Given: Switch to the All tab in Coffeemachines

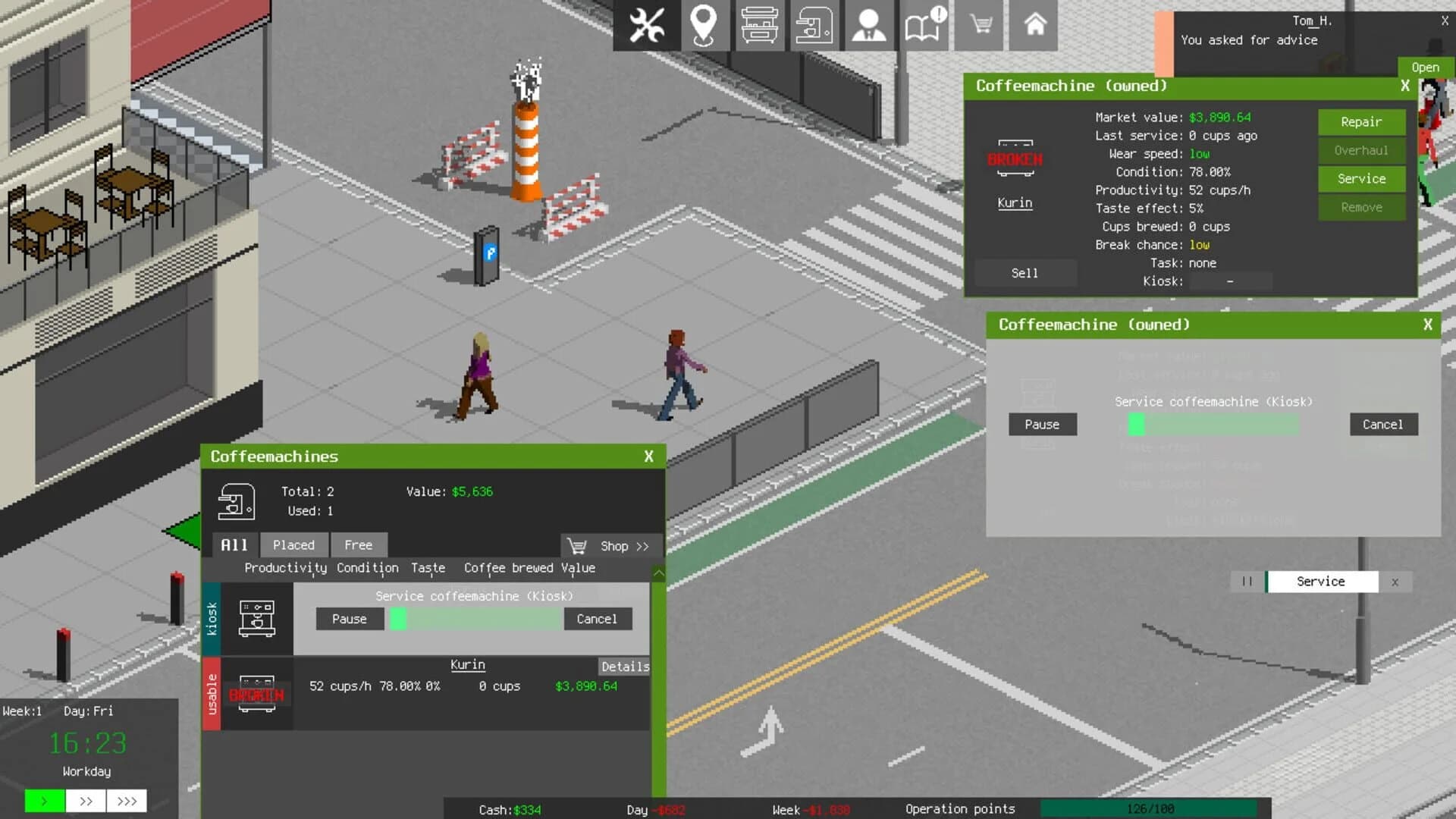Looking at the screenshot, I should pos(233,544).
